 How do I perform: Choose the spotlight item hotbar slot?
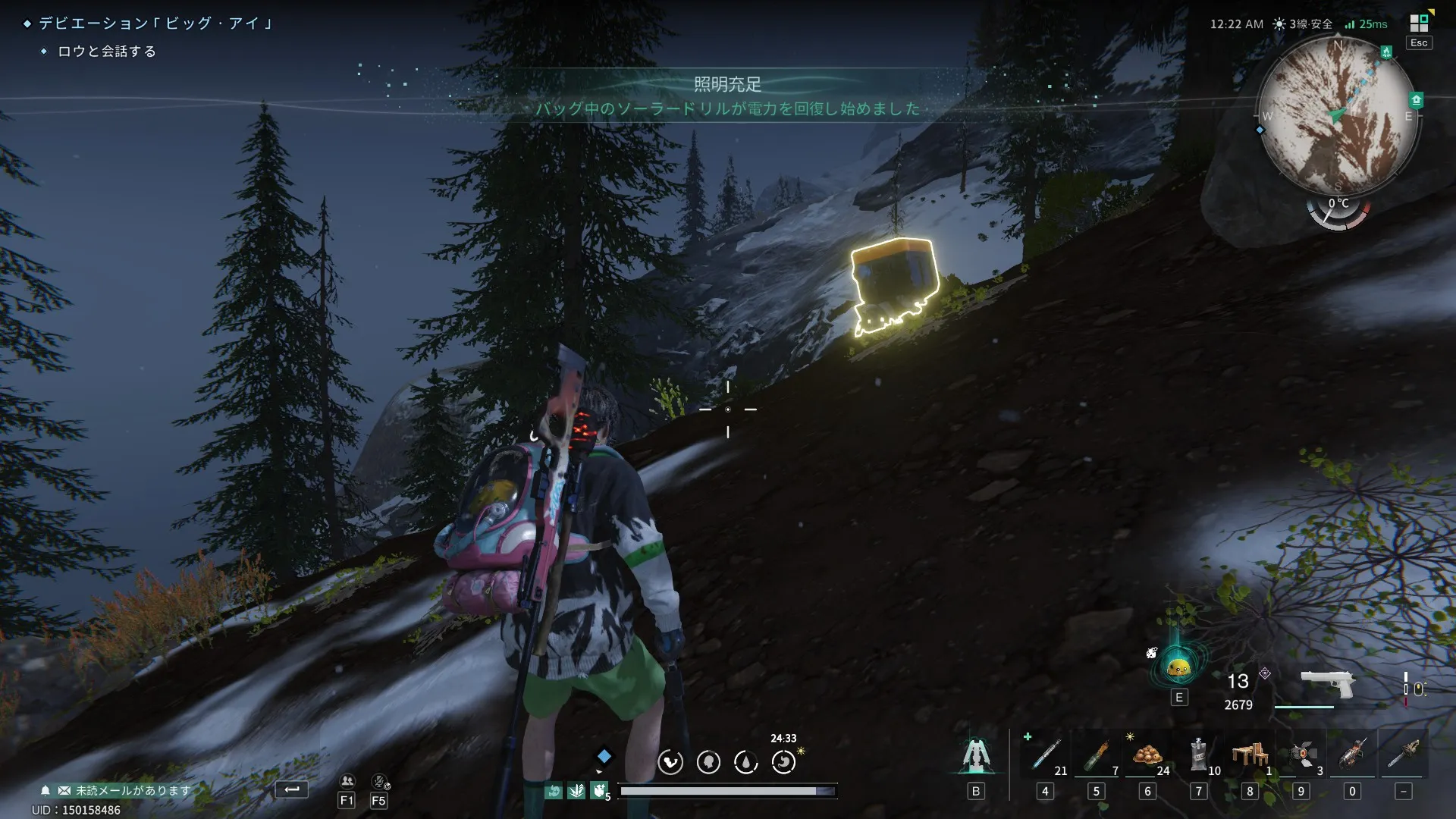[x=1301, y=755]
